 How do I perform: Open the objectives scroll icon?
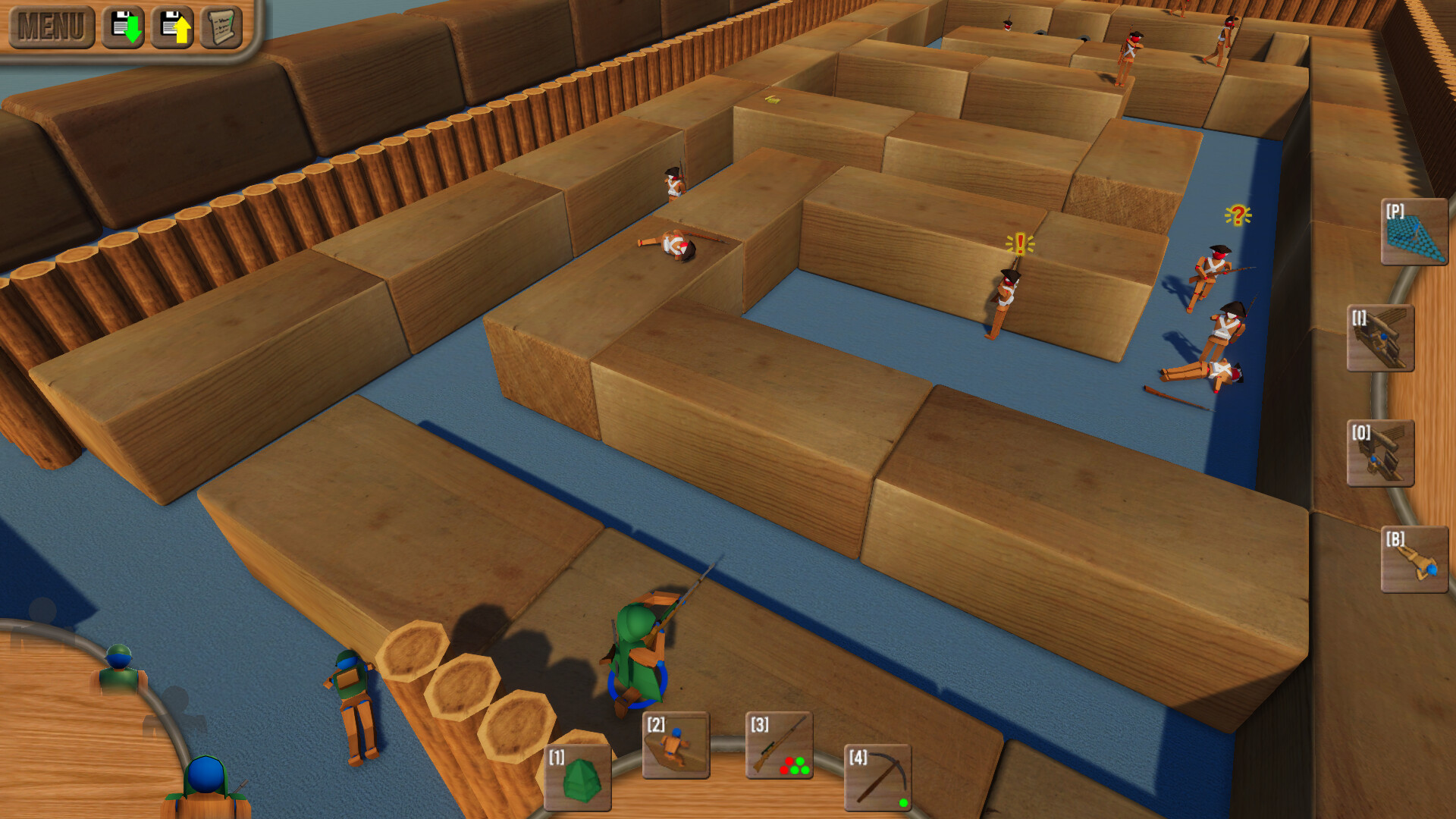(x=222, y=27)
